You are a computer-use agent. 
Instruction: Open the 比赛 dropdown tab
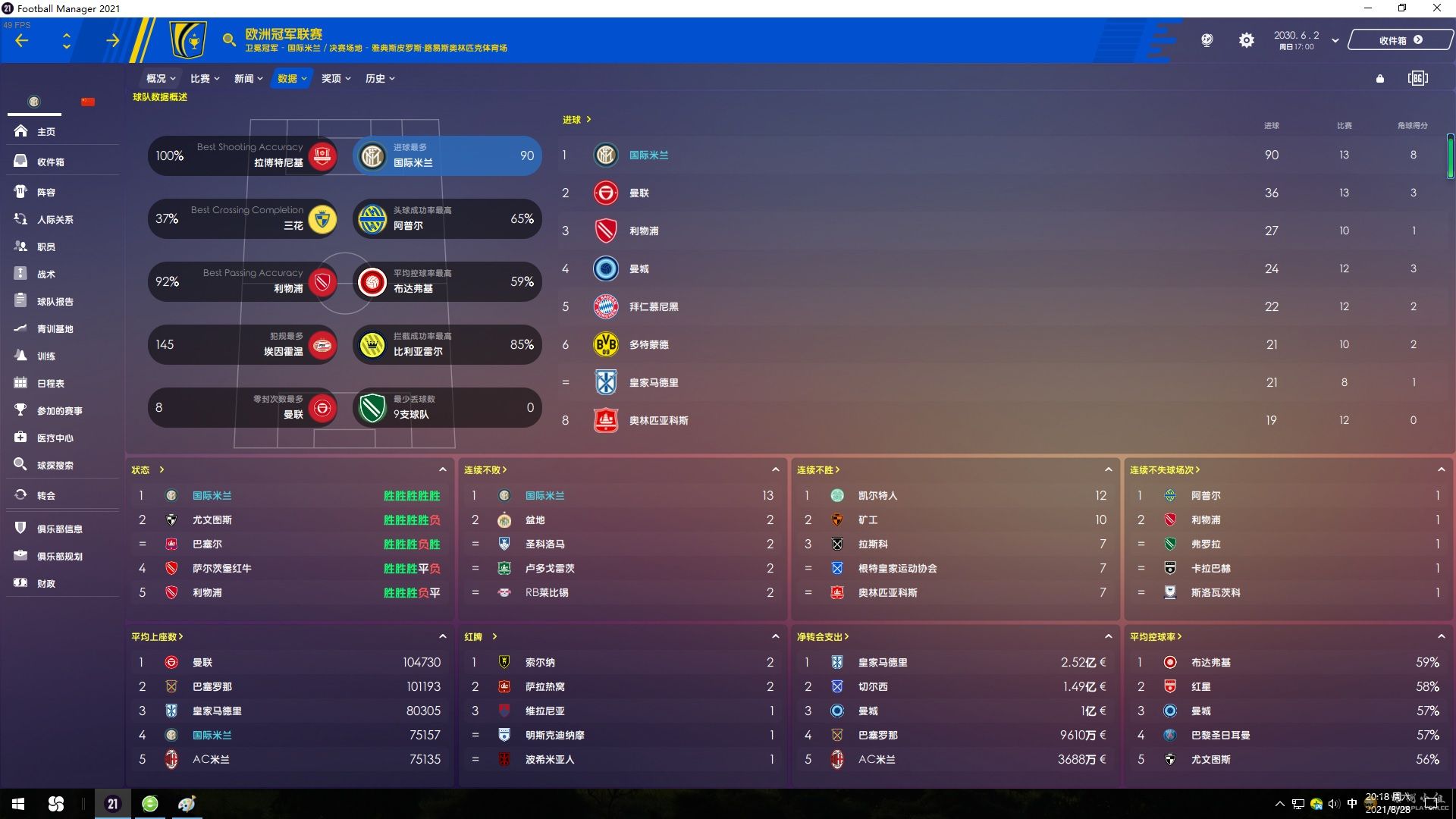(x=204, y=79)
